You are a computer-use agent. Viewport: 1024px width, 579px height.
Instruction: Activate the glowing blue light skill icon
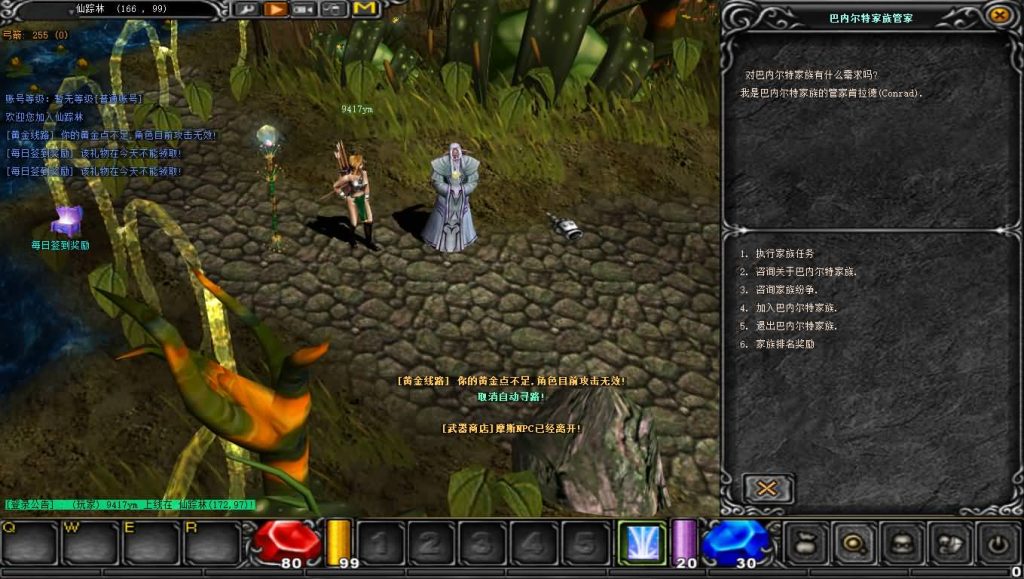pyautogui.click(x=642, y=543)
